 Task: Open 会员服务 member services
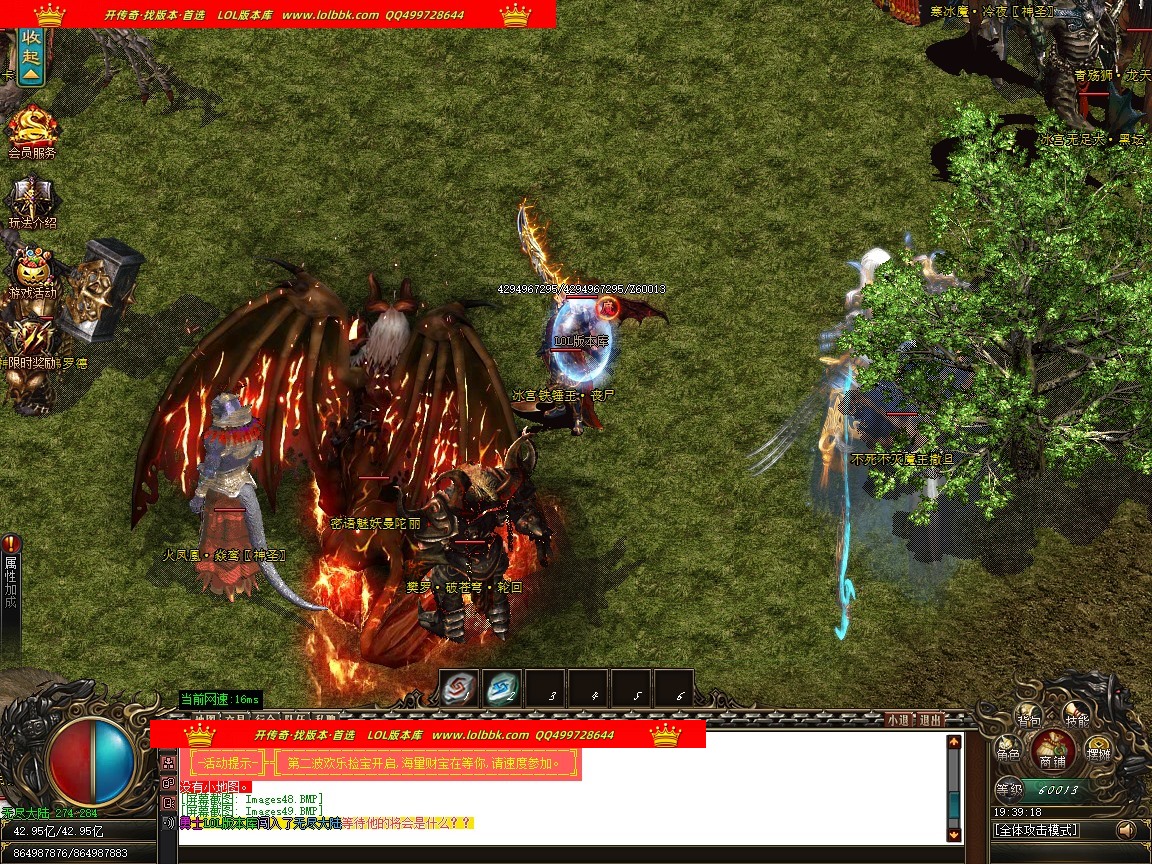click(x=32, y=132)
